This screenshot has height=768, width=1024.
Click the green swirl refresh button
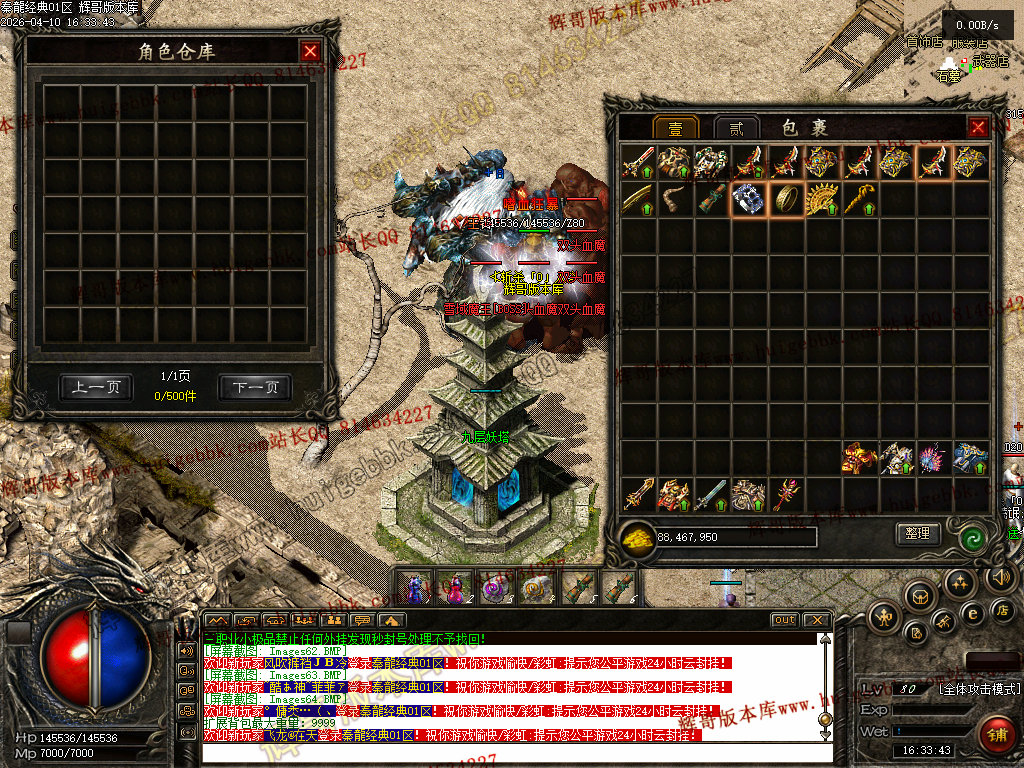972,537
